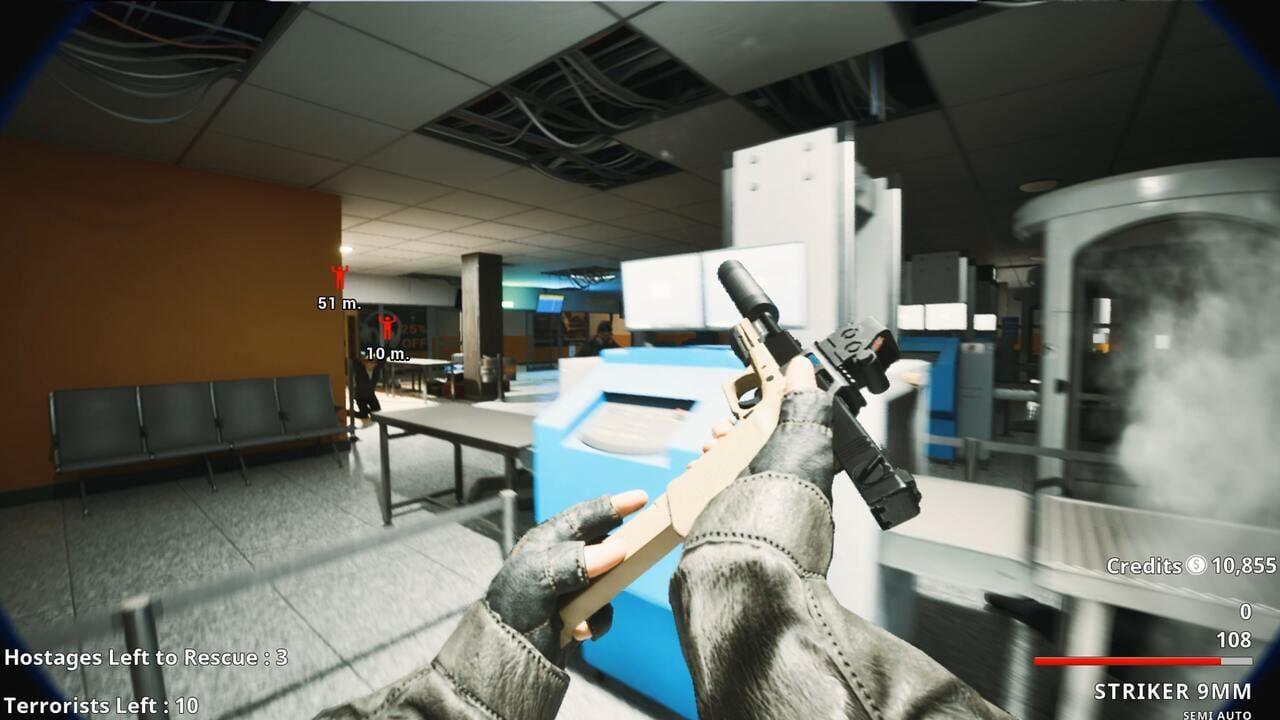Select the hostage marker at 10 m

coord(387,327)
